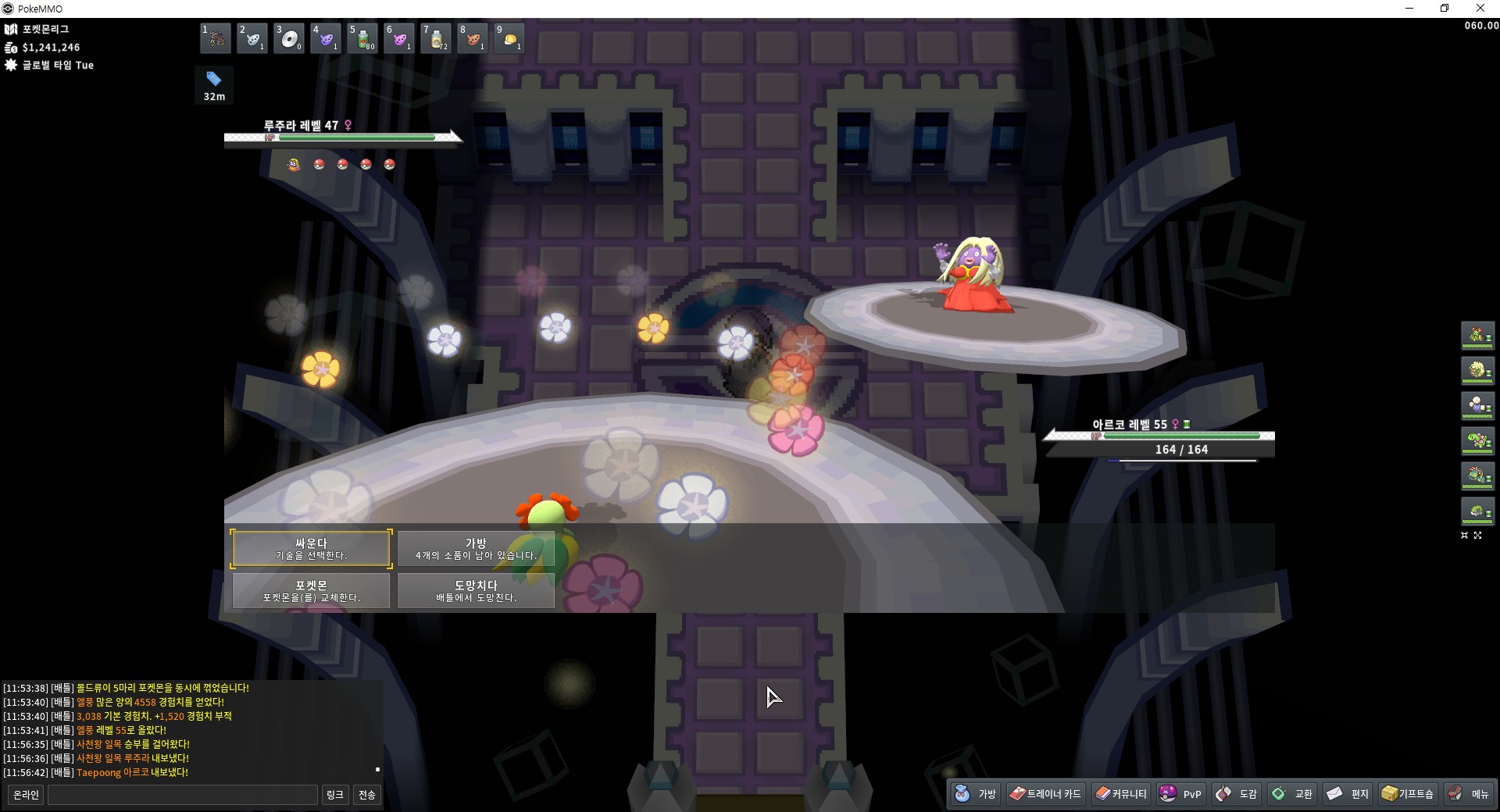Select 포켓몬 to switch Pokémon
The height and width of the screenshot is (812, 1500).
tap(311, 591)
